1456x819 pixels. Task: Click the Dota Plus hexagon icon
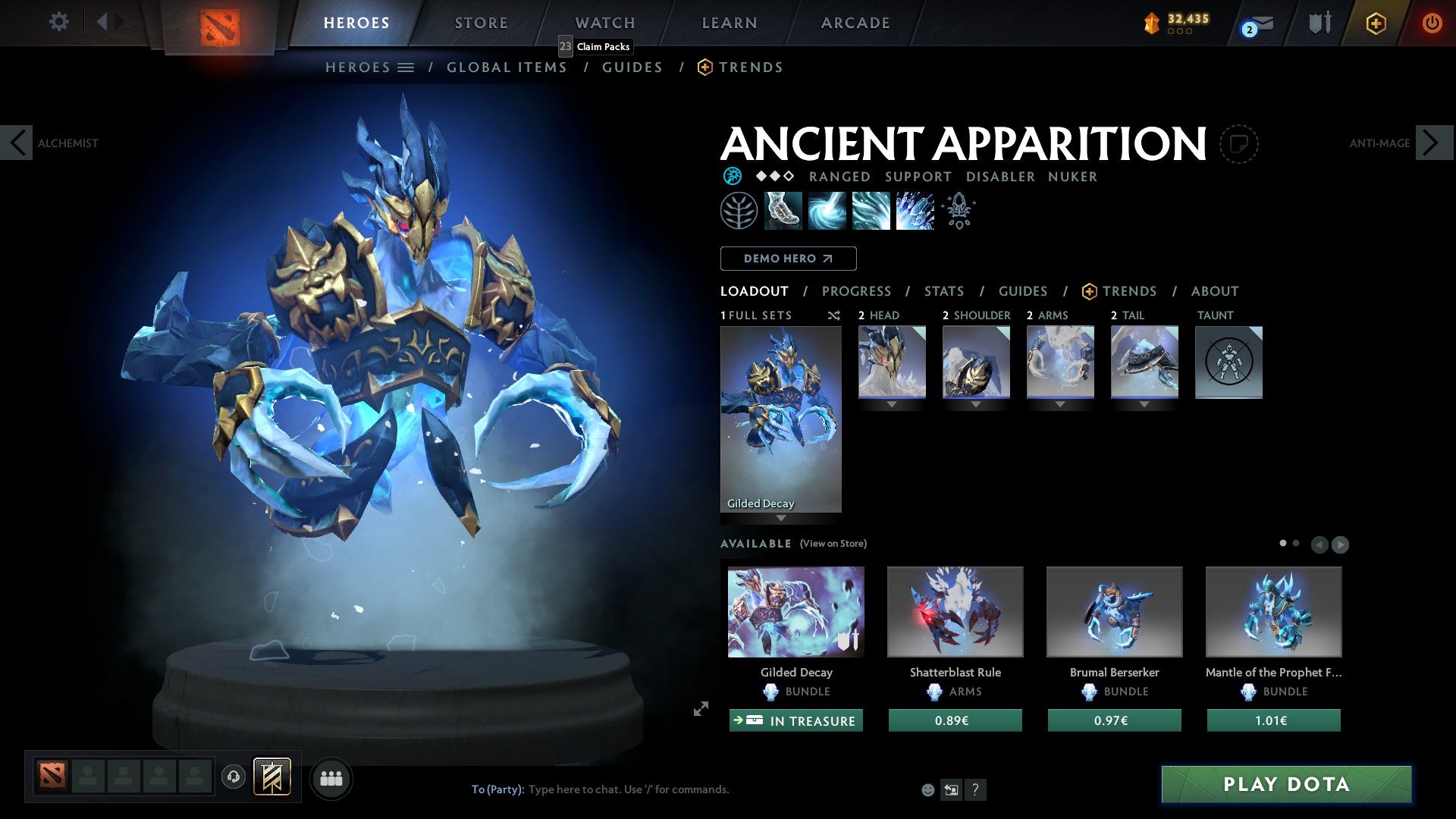[1375, 24]
